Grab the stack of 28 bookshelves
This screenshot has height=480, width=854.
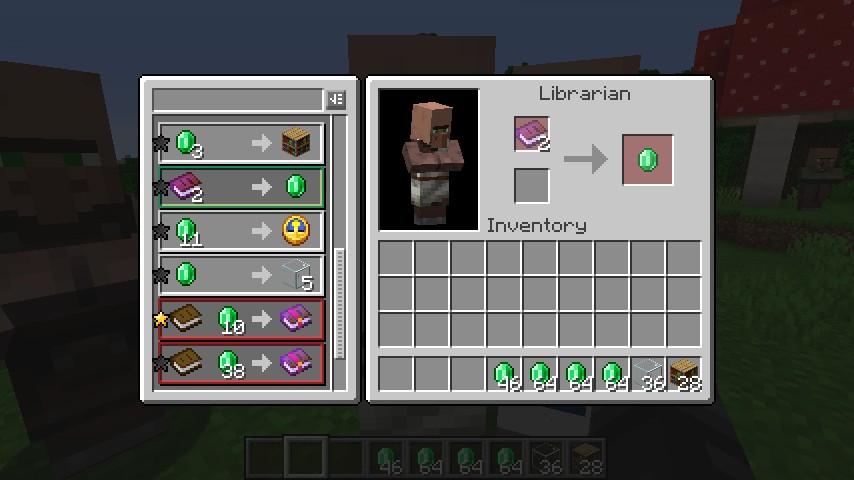click(x=684, y=374)
